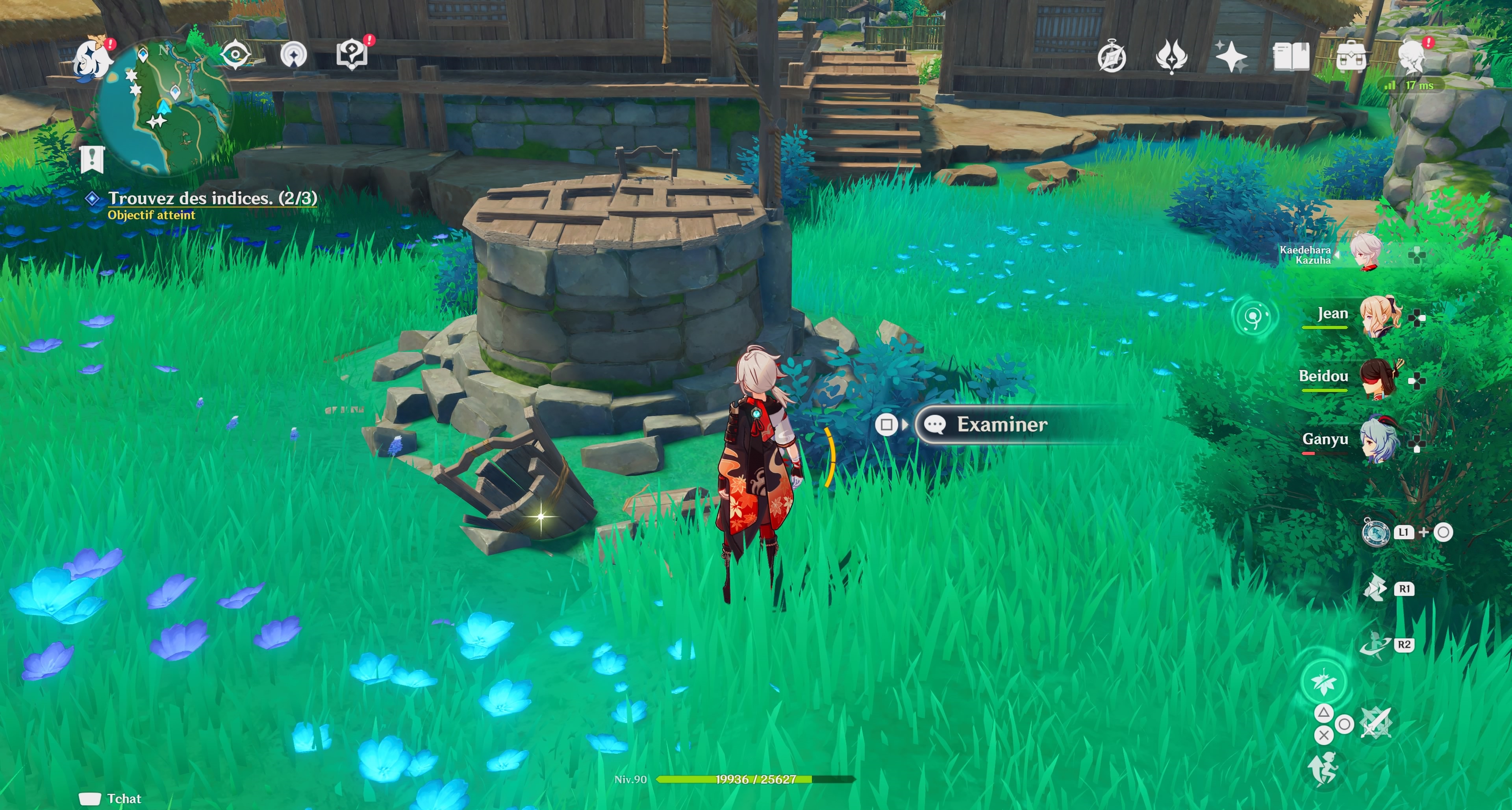Choose the Examiner interaction prompt
The width and height of the screenshot is (1512, 810).
click(1001, 424)
